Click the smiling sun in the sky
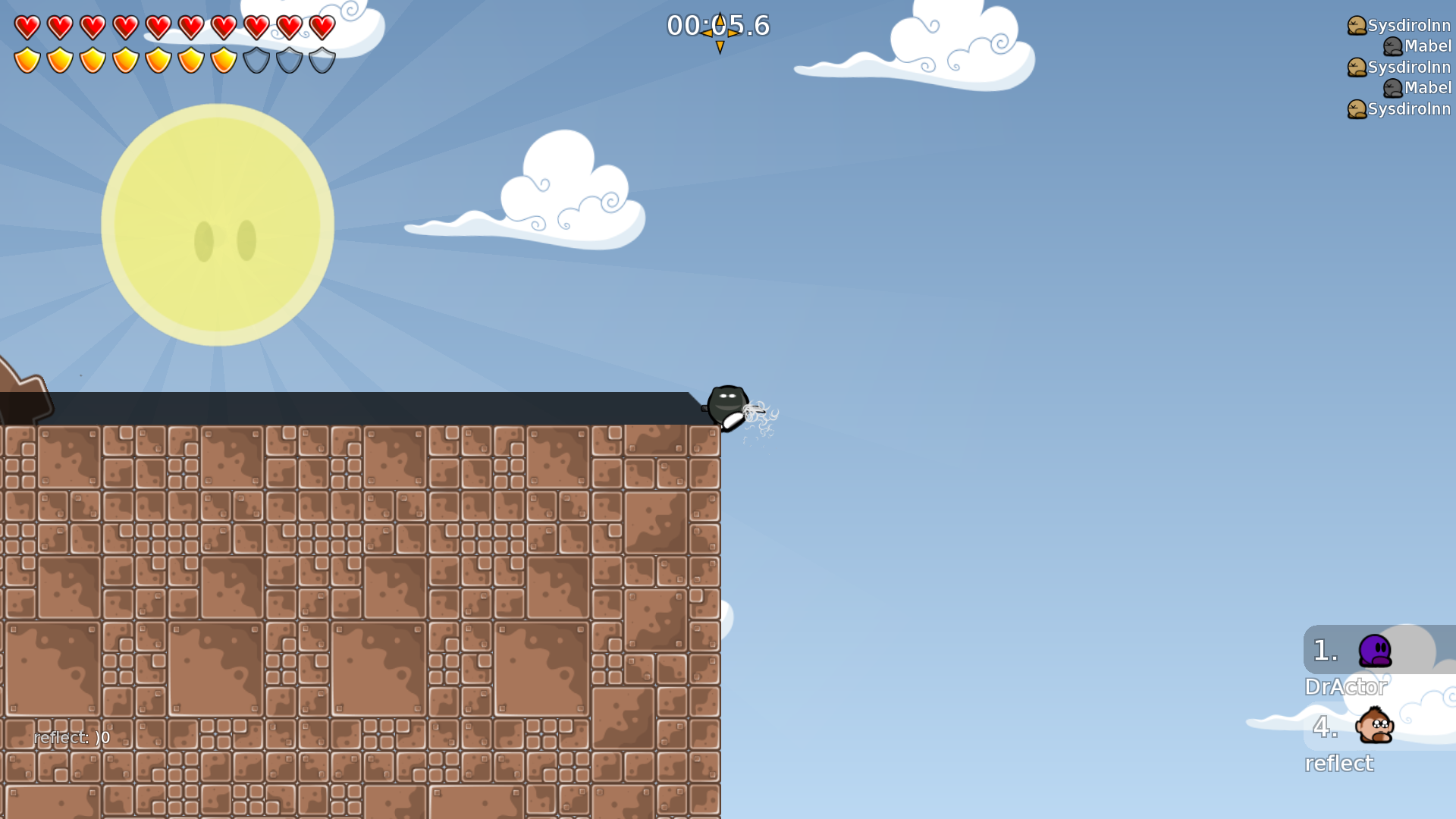 pyautogui.click(x=218, y=224)
